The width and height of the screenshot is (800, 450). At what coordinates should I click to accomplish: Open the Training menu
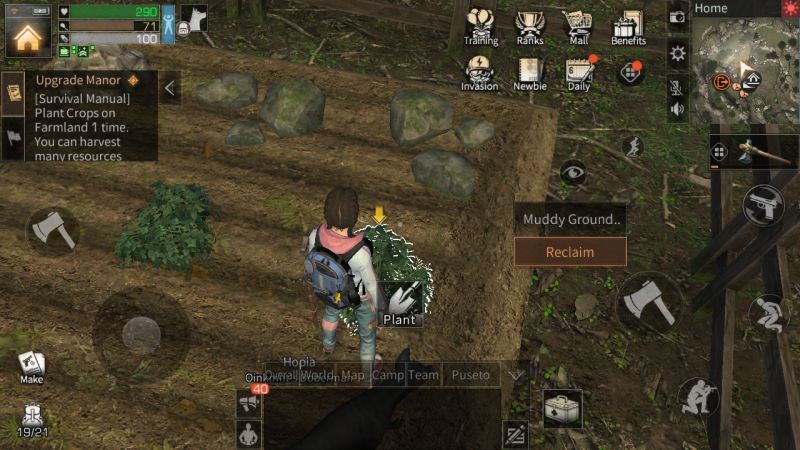[x=481, y=26]
